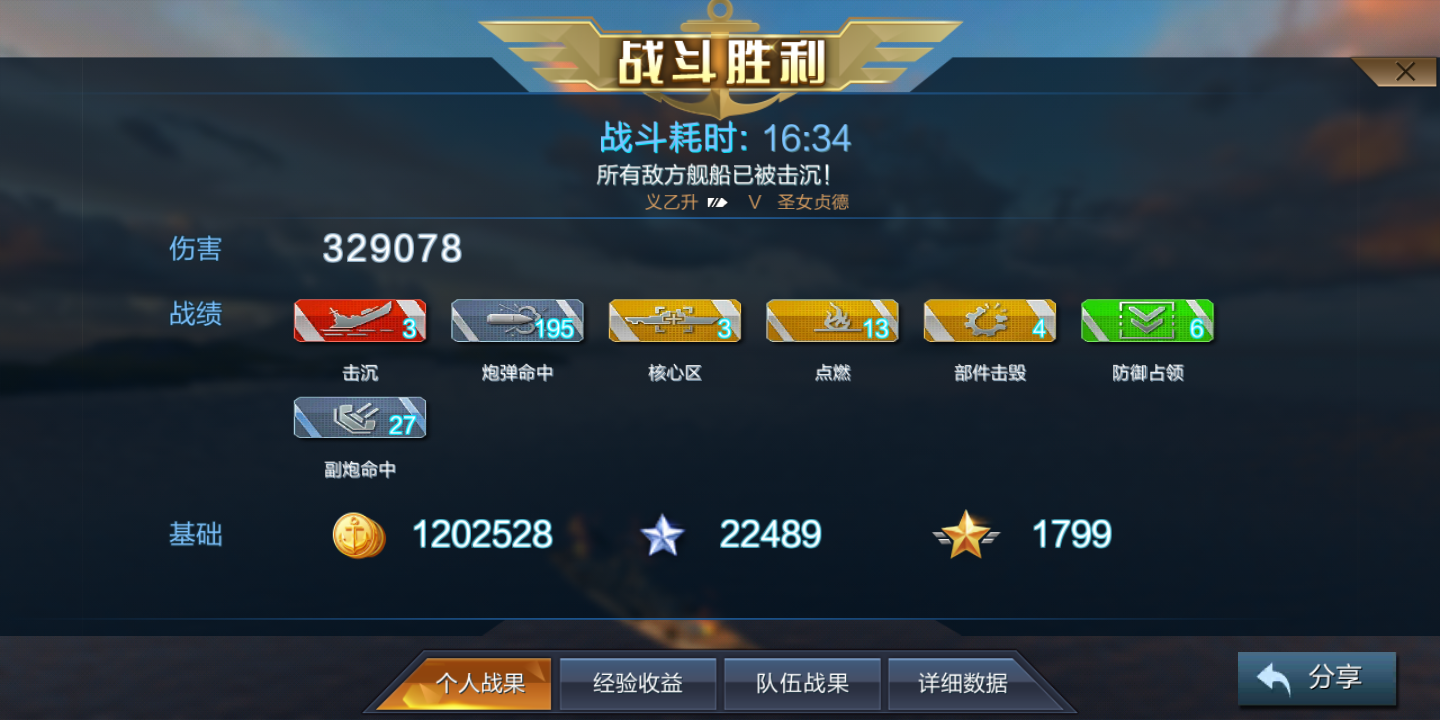Click the 核心区 citadel hits icon
Screen dimensions: 1440x720
coord(674,321)
